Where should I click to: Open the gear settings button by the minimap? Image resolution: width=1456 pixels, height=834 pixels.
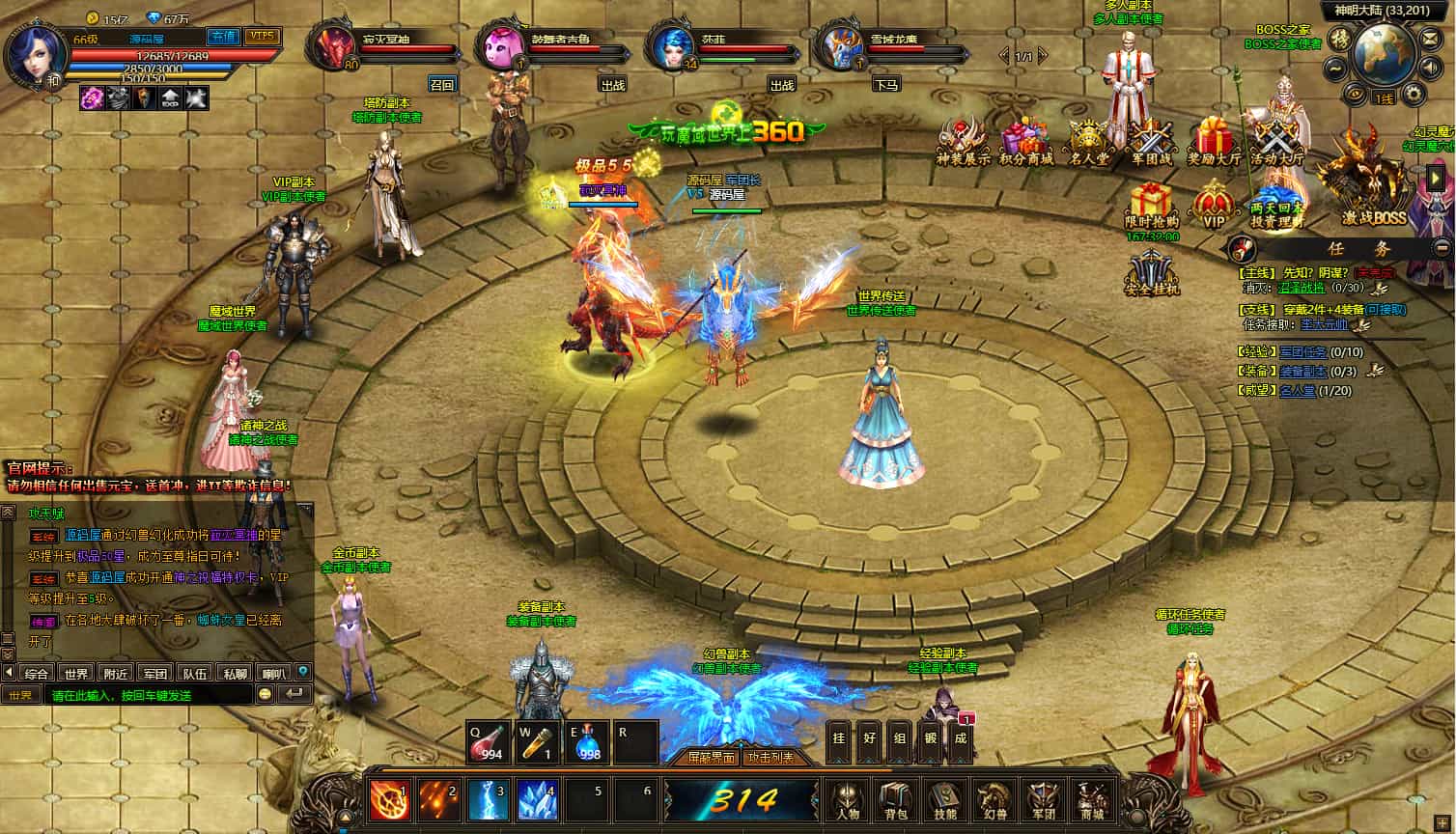[x=1414, y=95]
